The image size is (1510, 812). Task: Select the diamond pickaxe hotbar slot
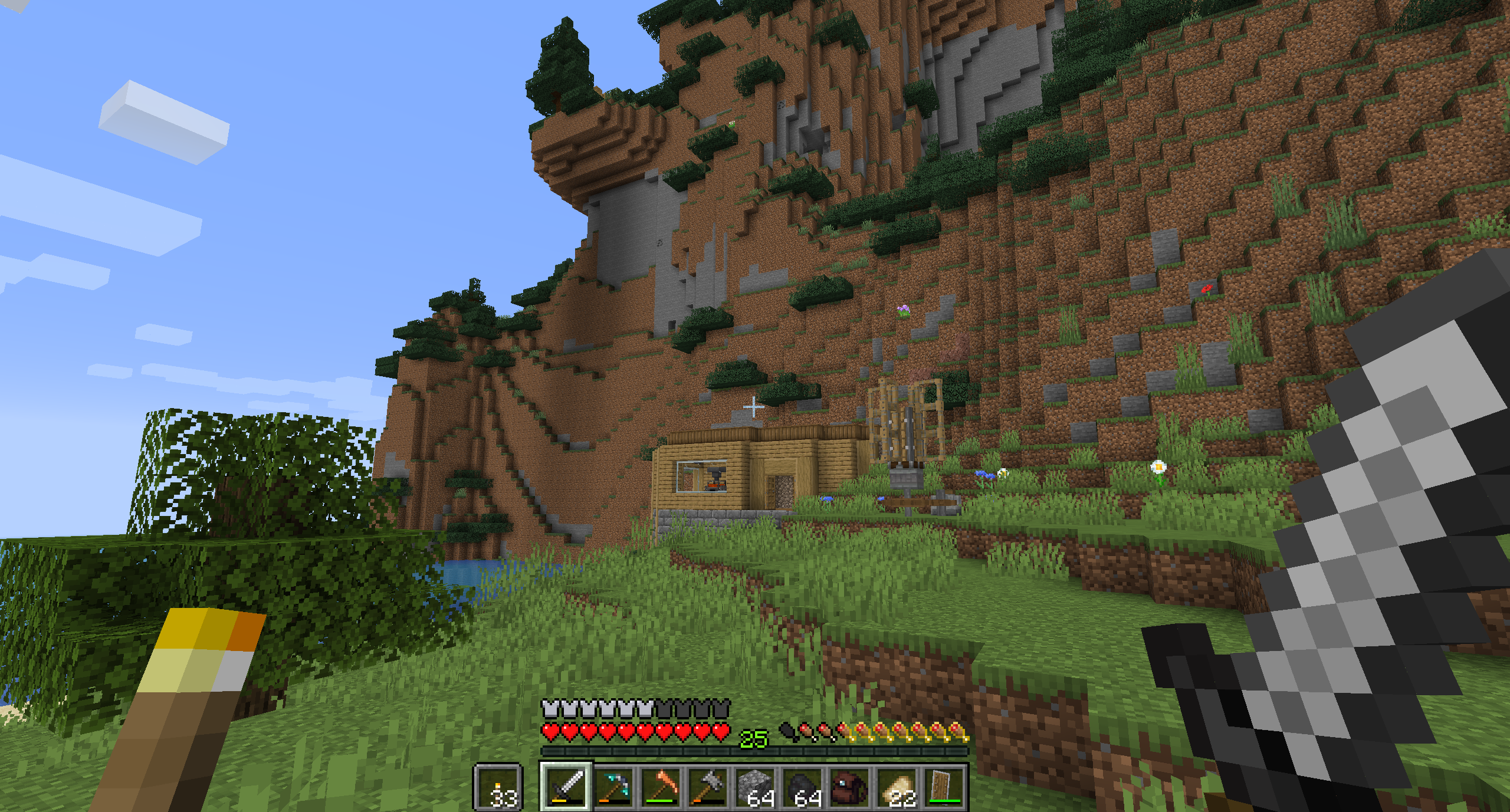click(613, 787)
